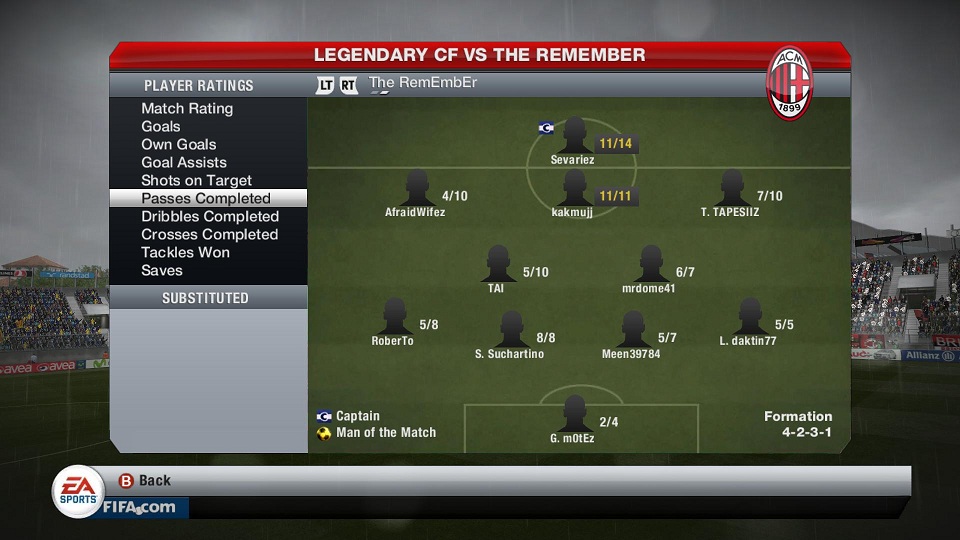Open the Goal Assists category
This screenshot has width=960, height=540.
tap(184, 163)
